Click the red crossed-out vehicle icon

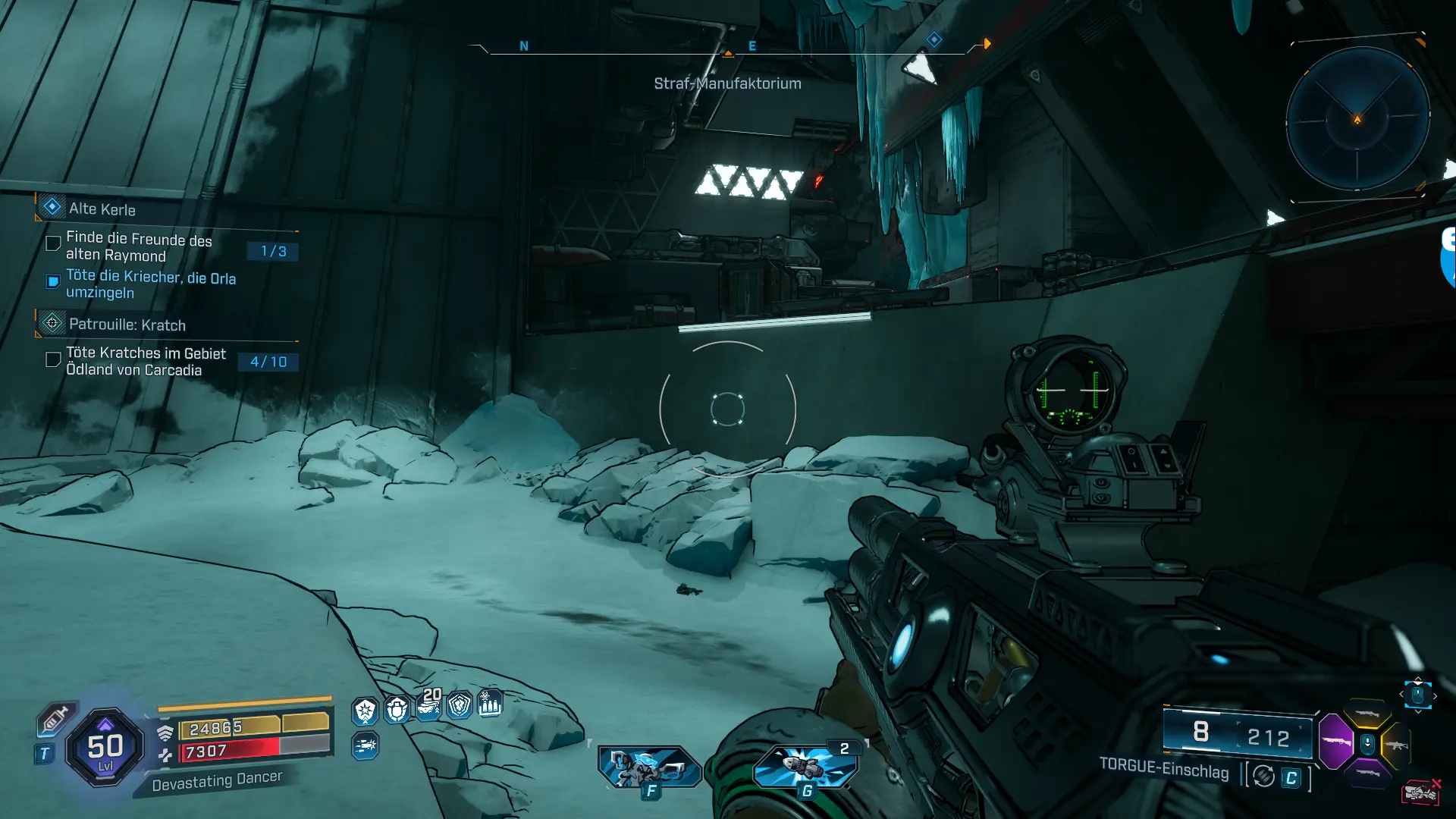(1420, 792)
